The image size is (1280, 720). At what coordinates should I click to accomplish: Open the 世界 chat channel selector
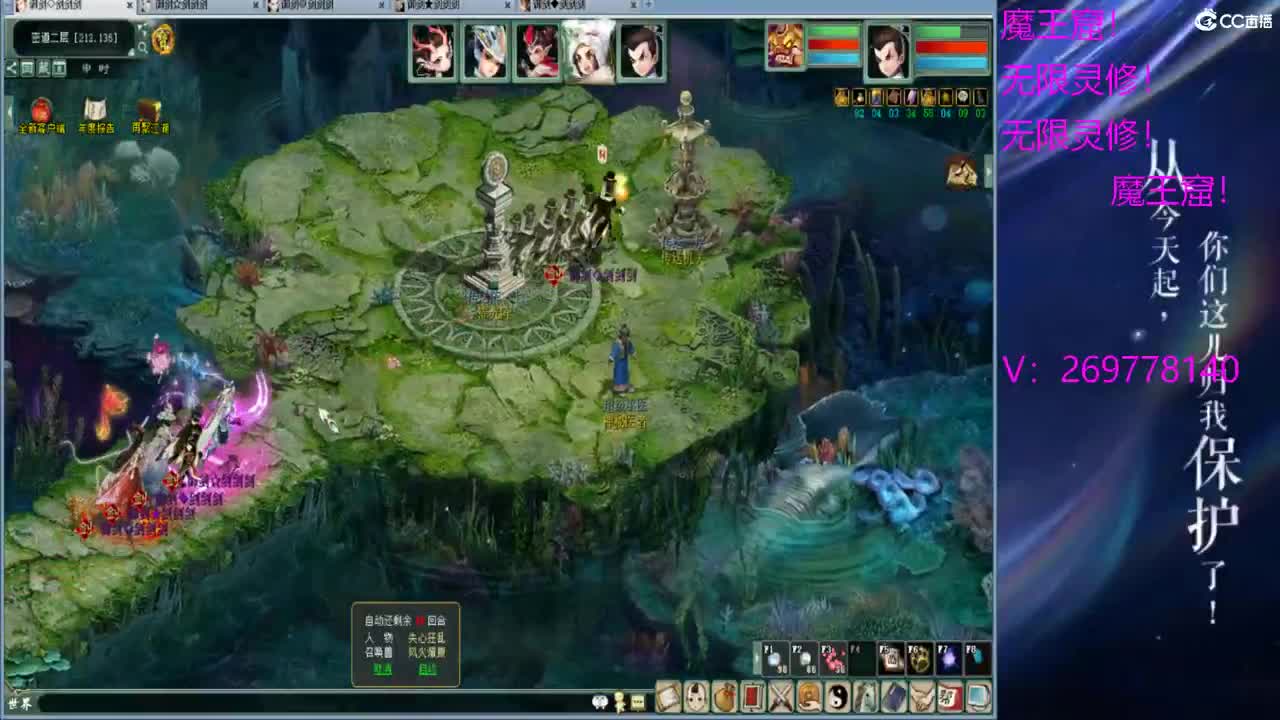20,701
